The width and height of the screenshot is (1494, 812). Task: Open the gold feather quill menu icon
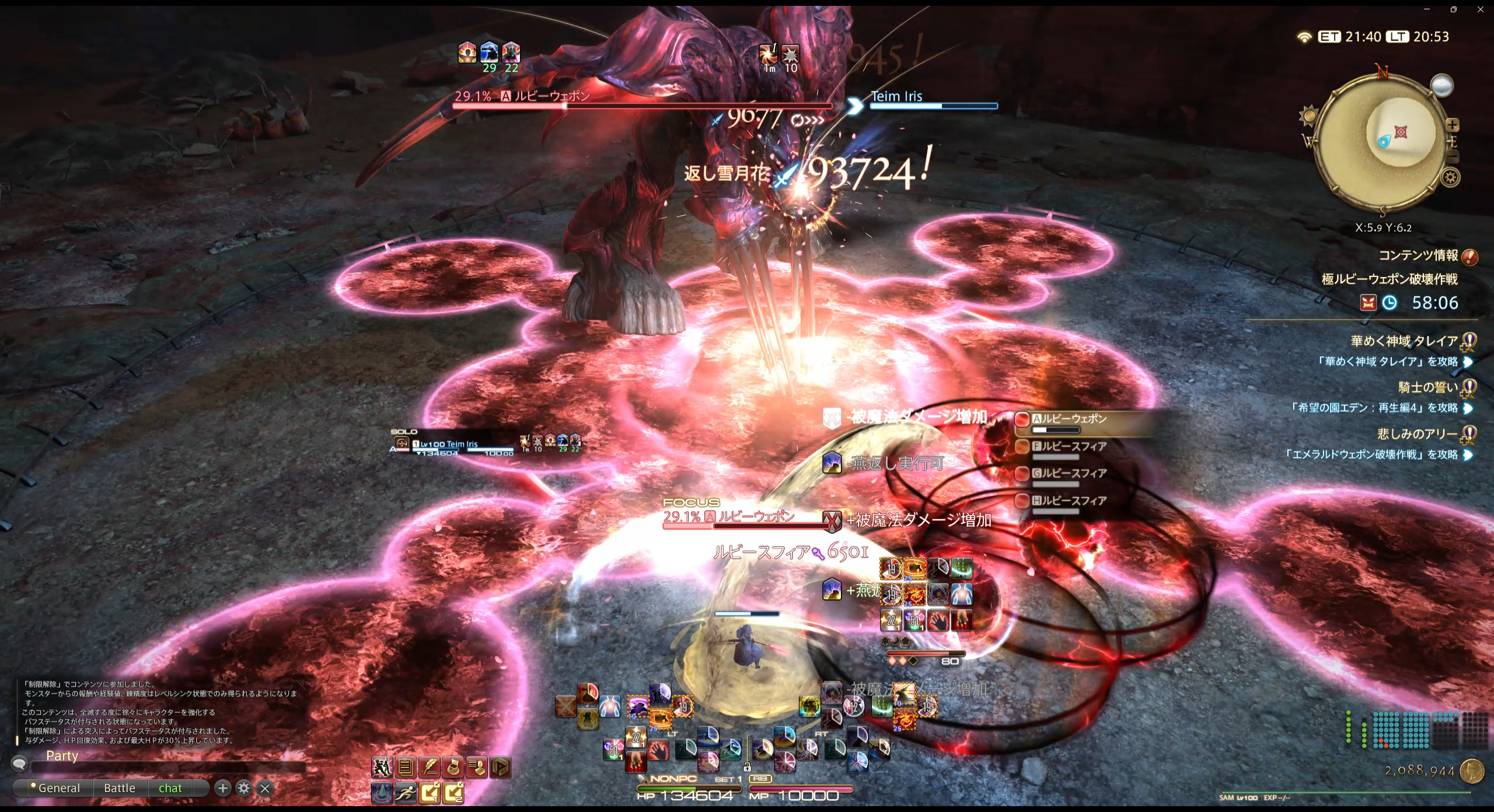[x=430, y=767]
